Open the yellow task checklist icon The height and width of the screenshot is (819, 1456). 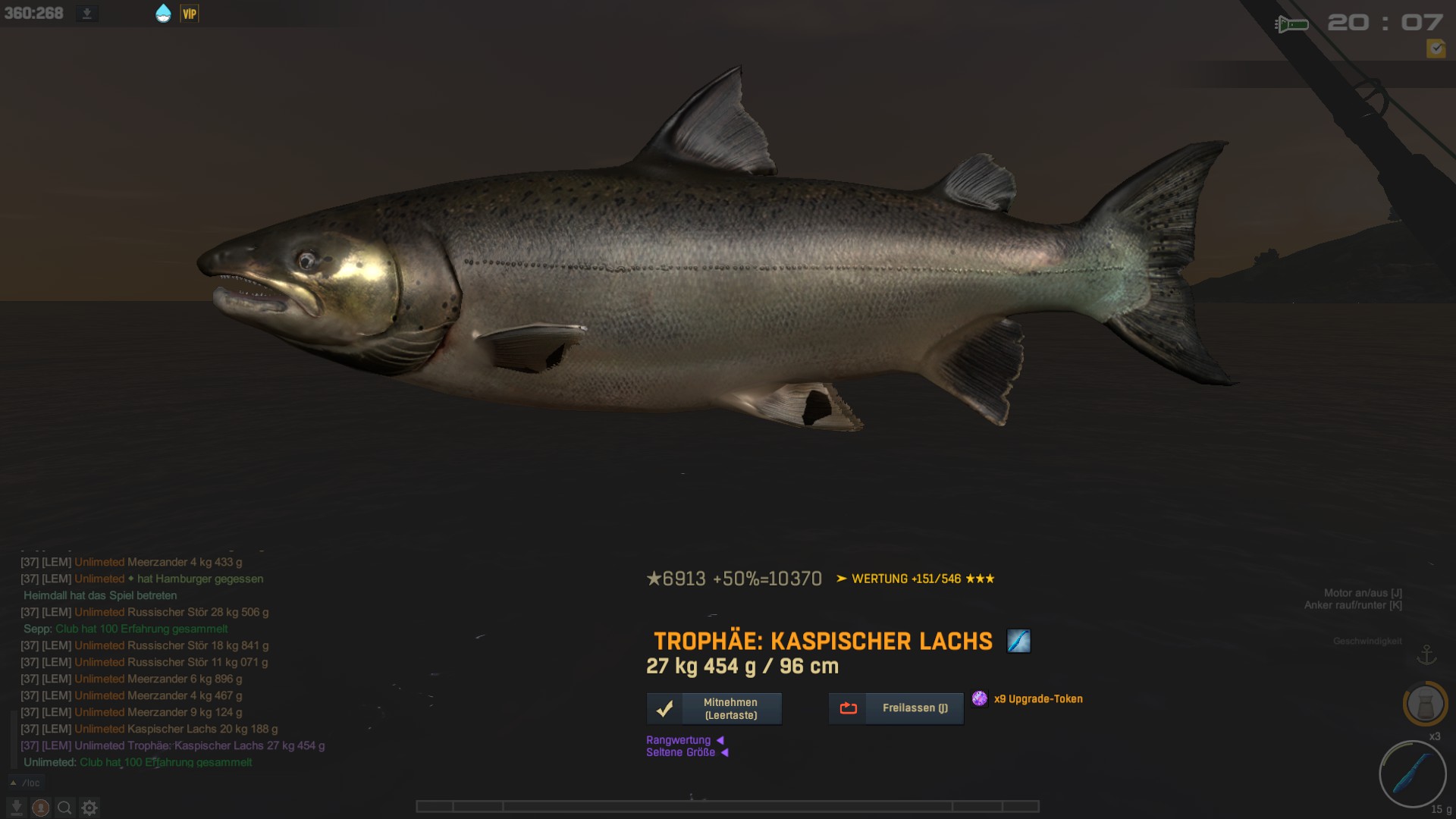[1436, 49]
